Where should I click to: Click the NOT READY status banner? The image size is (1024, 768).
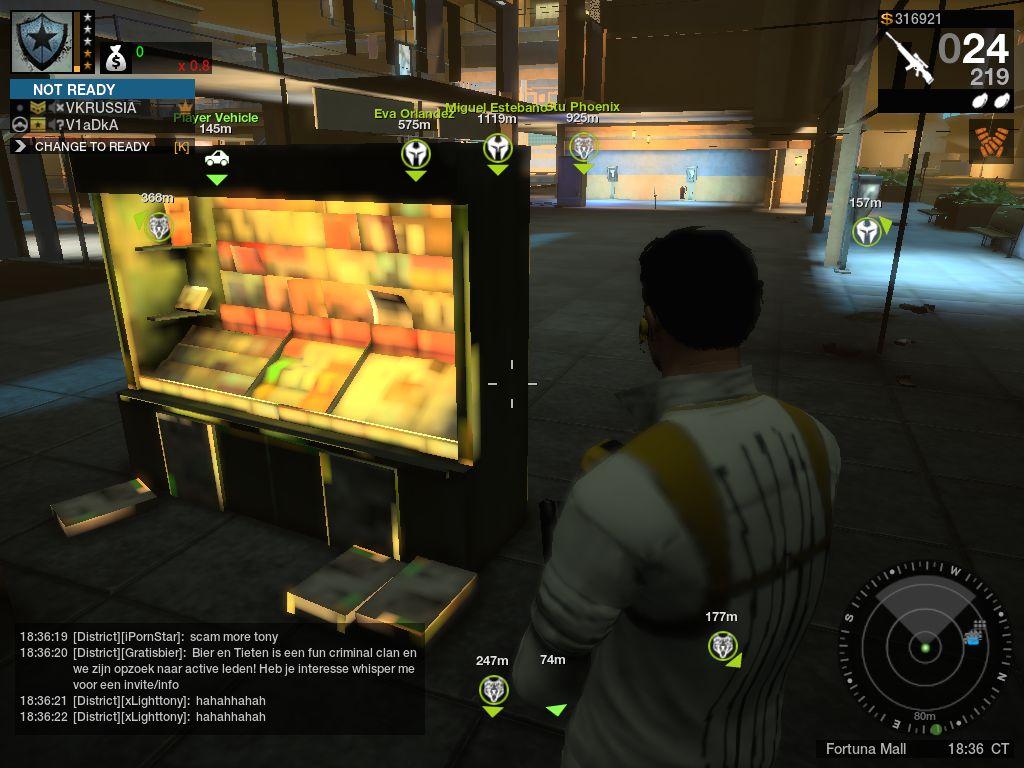pos(102,89)
